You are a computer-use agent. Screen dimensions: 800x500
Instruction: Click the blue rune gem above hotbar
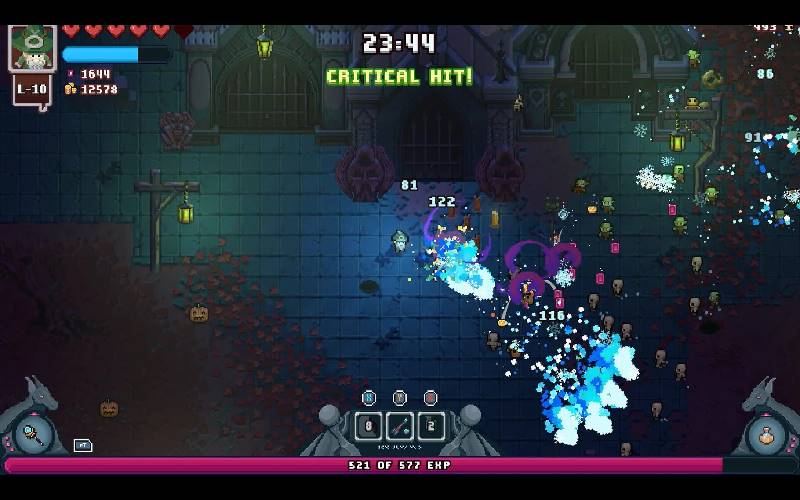pyautogui.click(x=369, y=397)
